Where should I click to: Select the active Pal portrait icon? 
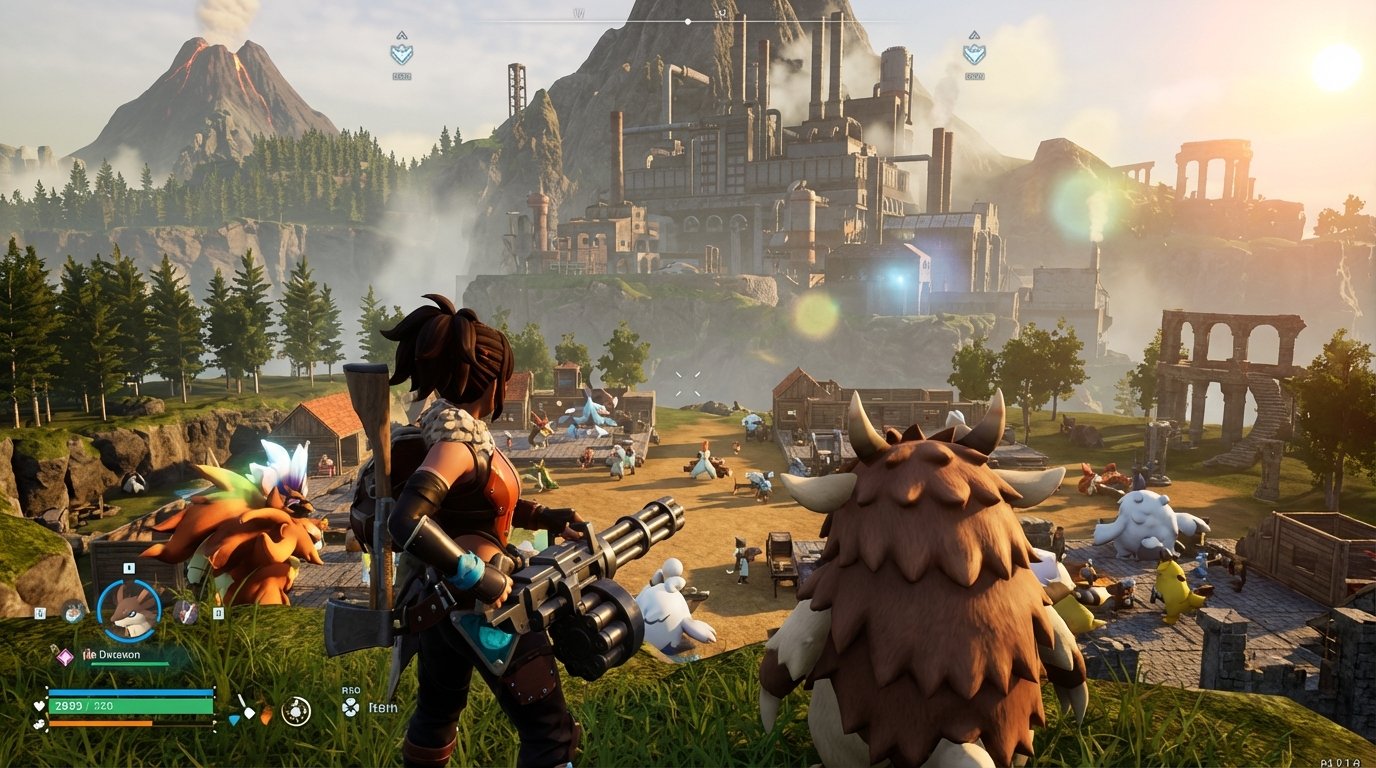(x=128, y=609)
